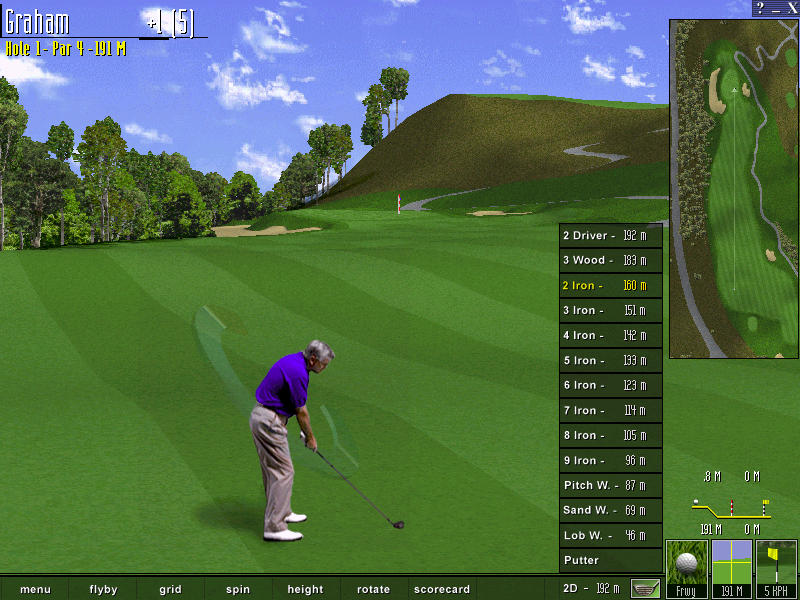Open the scorecard
Screen dimensions: 800x600
tap(441, 589)
